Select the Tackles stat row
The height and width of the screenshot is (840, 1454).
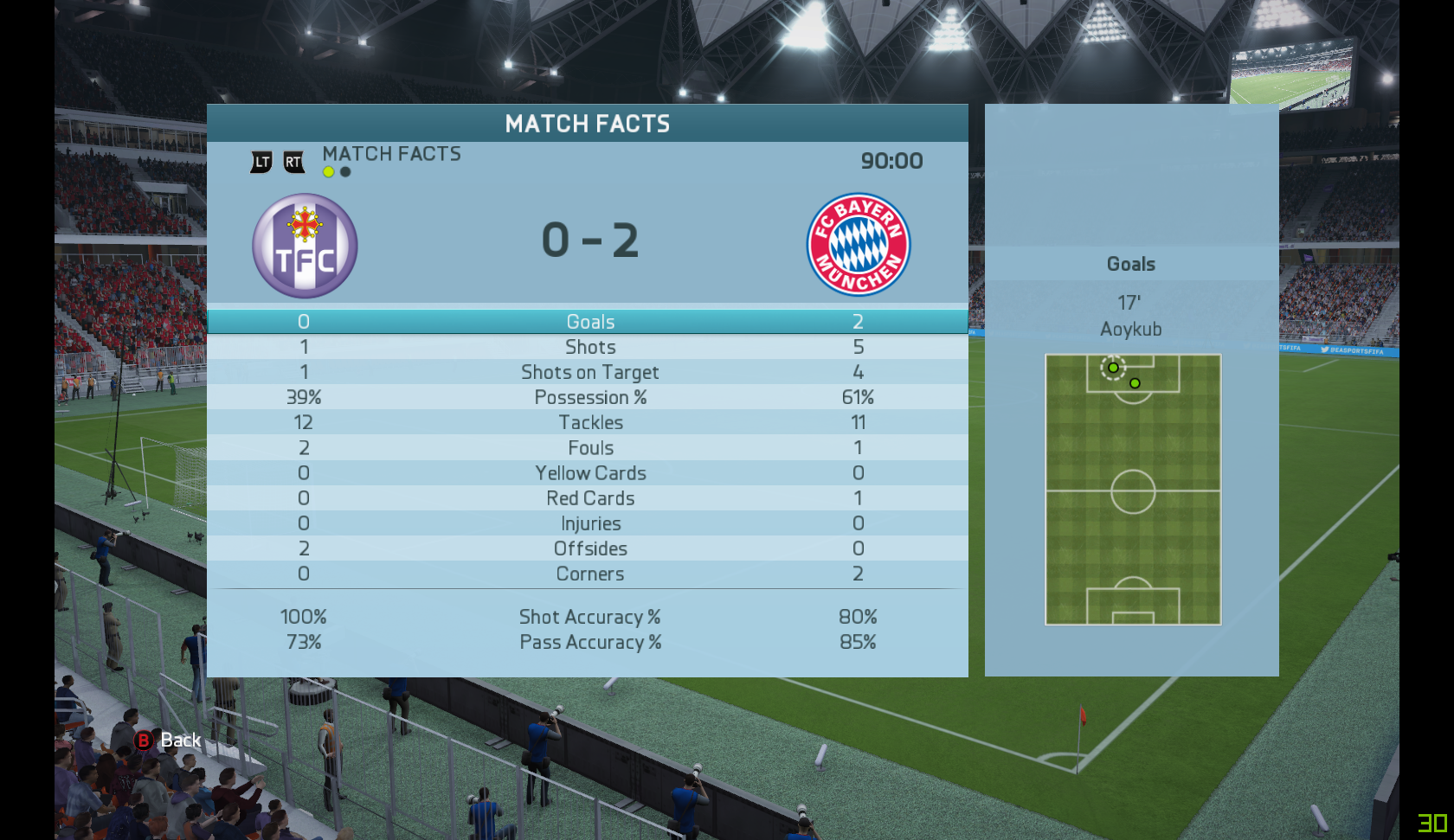(589, 422)
